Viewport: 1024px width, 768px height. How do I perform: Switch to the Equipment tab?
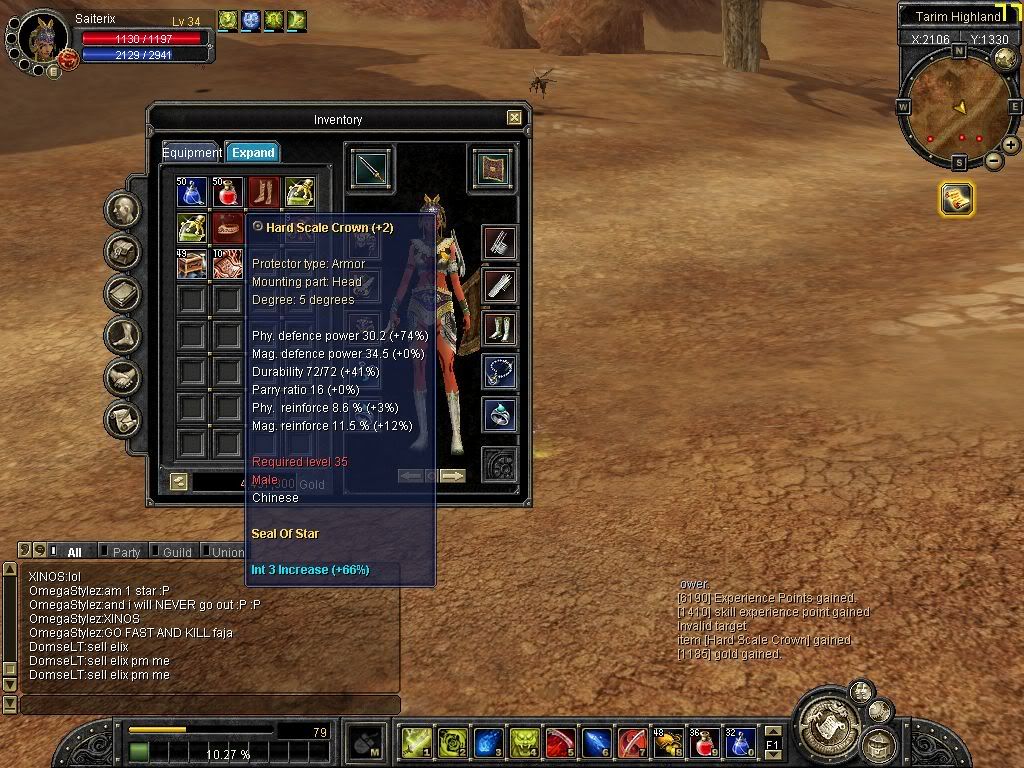191,153
